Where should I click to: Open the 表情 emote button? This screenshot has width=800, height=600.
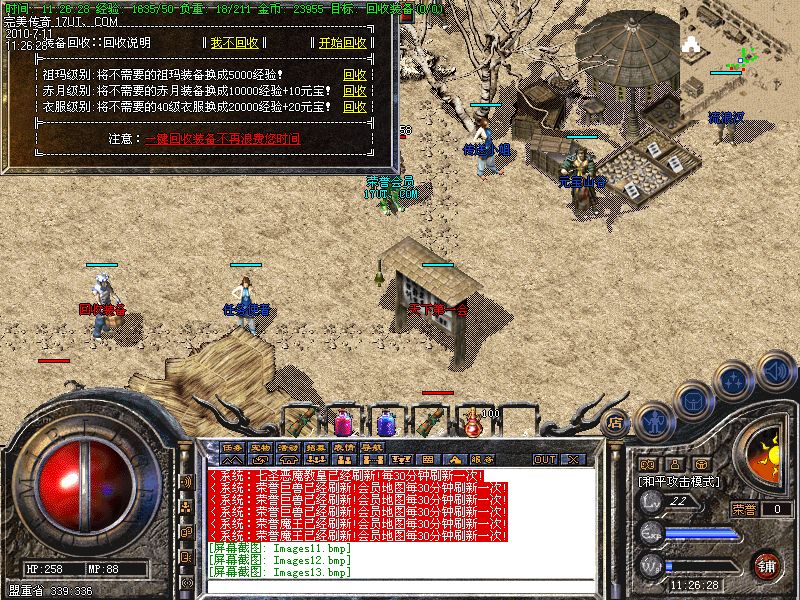click(343, 446)
